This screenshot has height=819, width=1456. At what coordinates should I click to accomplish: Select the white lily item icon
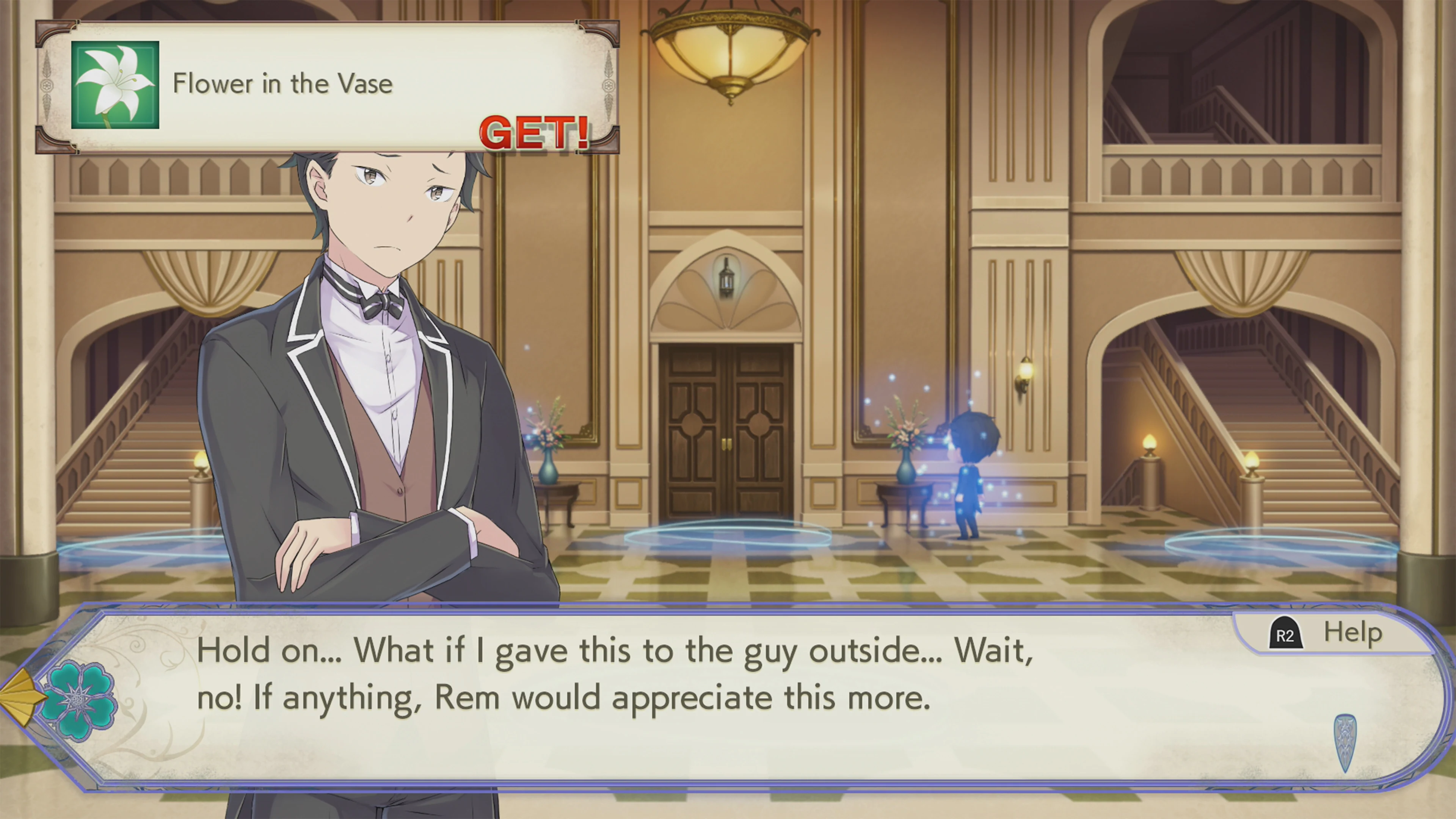(x=115, y=85)
